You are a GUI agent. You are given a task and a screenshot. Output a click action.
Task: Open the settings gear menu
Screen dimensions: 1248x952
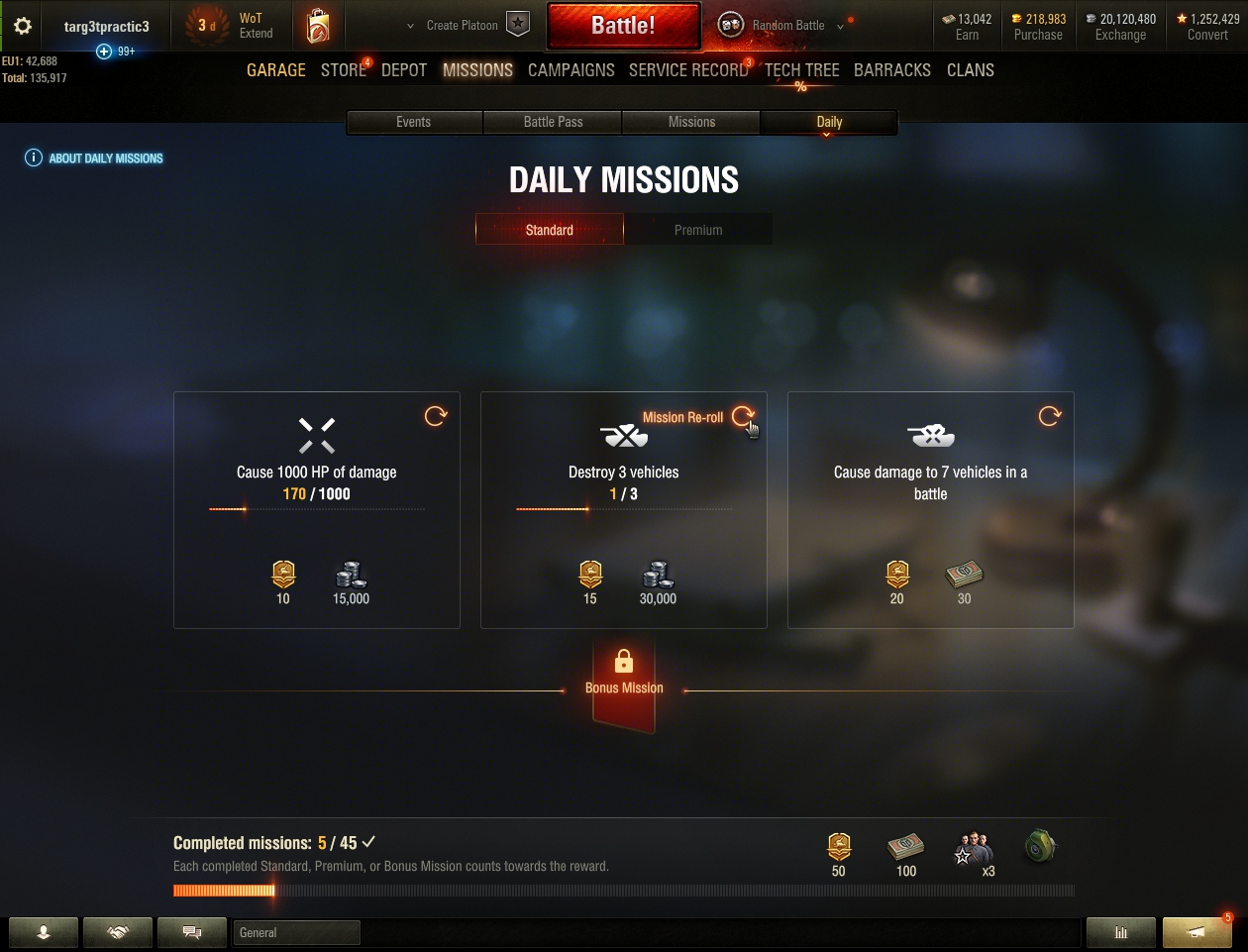pos(22,26)
